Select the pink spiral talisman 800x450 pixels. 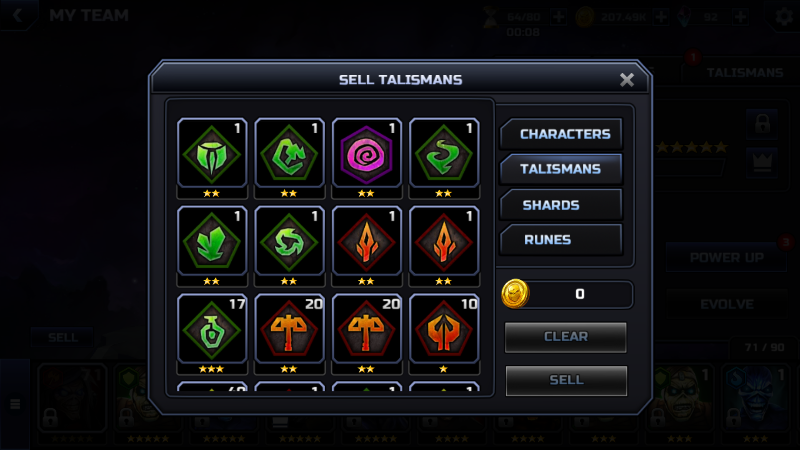click(367, 153)
